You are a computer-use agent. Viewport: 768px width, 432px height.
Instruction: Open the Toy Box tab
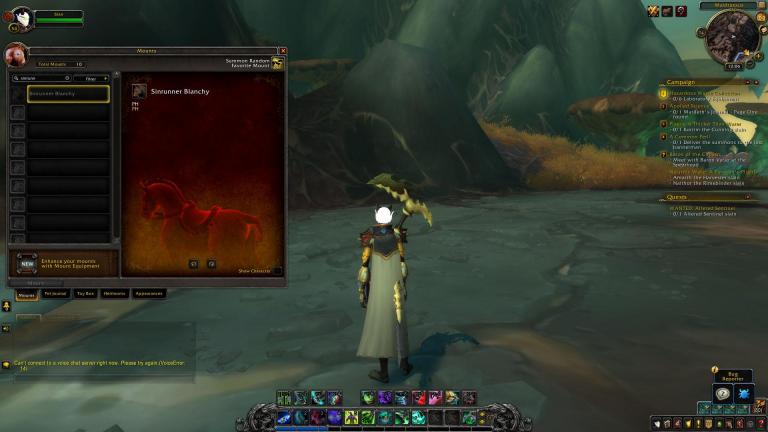[85, 294]
